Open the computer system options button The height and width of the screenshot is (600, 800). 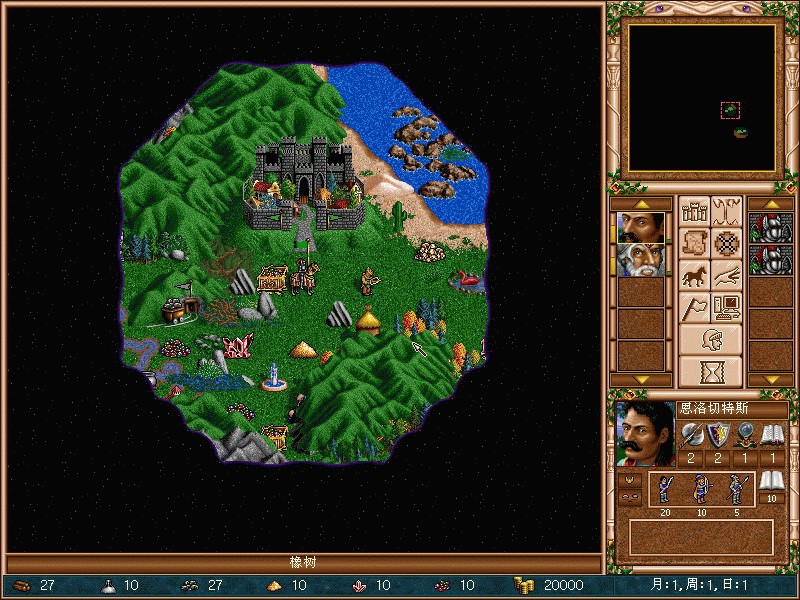coord(728,307)
